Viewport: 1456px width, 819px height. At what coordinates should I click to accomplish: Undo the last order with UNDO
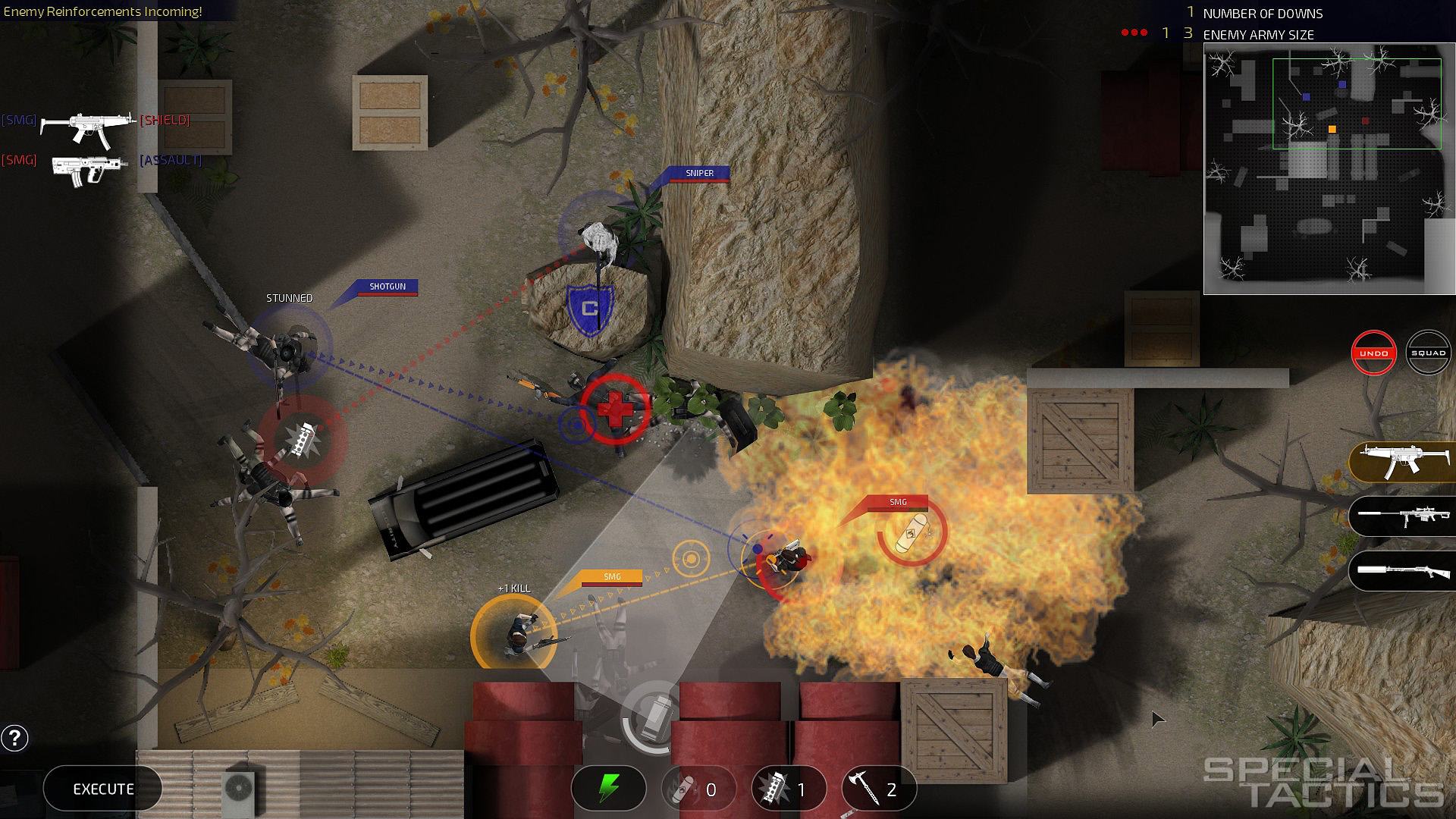(x=1373, y=353)
